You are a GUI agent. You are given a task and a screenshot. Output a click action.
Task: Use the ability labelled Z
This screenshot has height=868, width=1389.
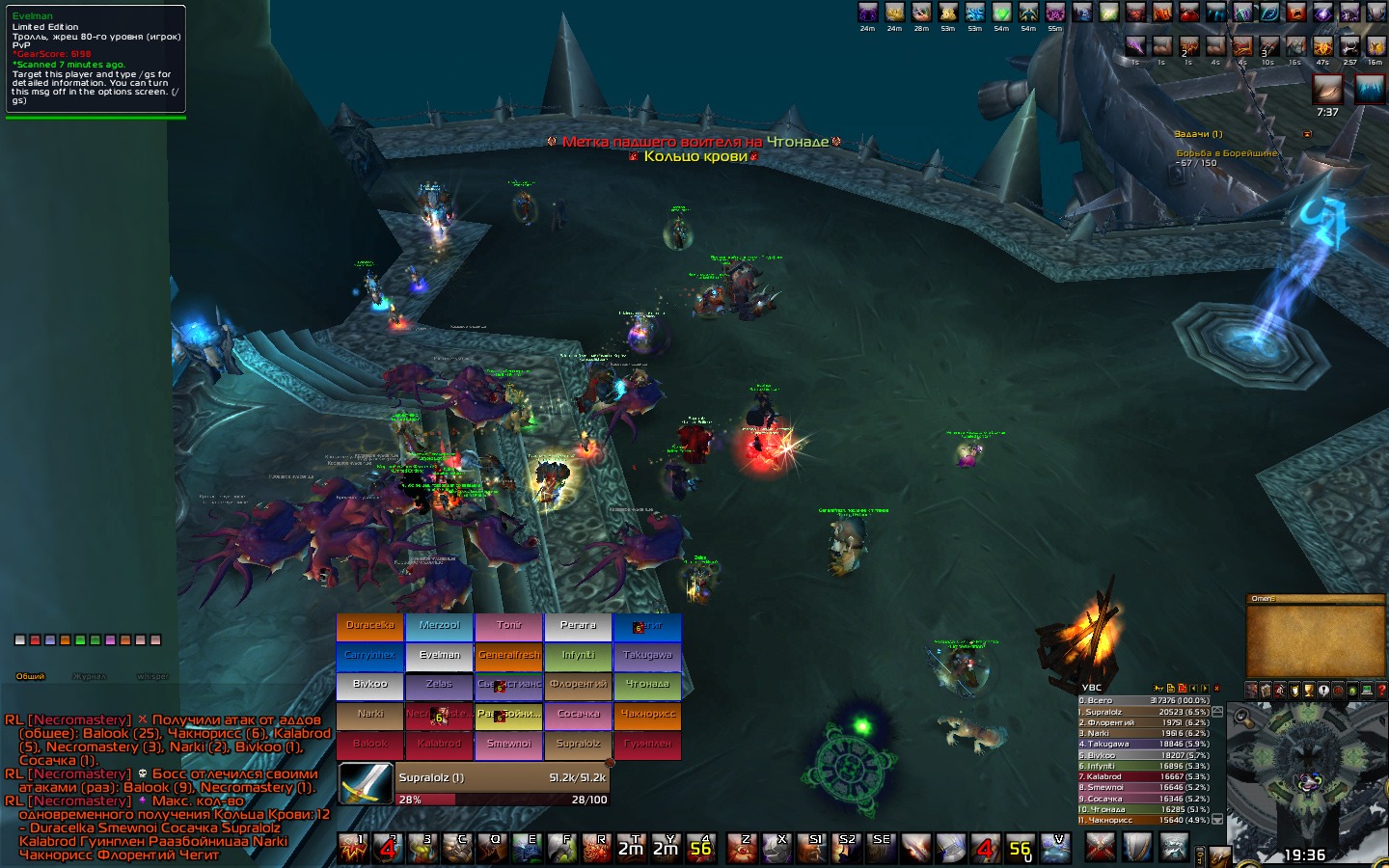741,848
